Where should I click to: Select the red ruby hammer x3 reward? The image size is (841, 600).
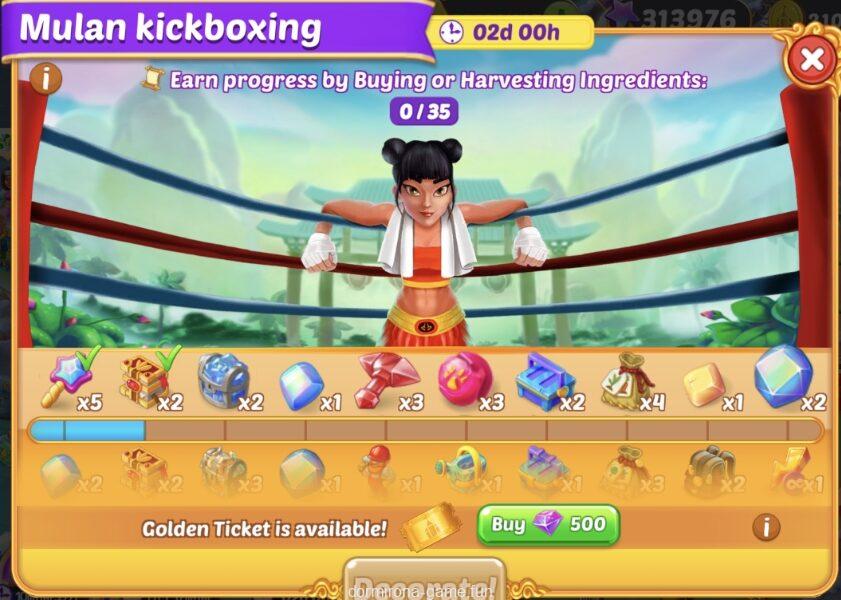(x=385, y=381)
